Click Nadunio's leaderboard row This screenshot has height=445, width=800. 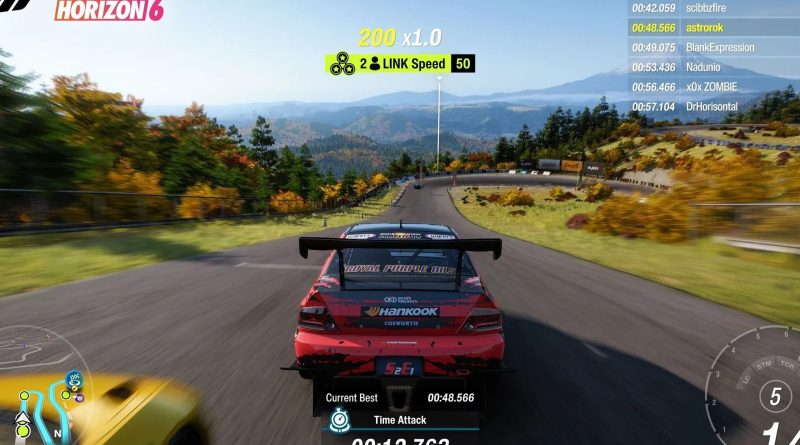tap(713, 67)
